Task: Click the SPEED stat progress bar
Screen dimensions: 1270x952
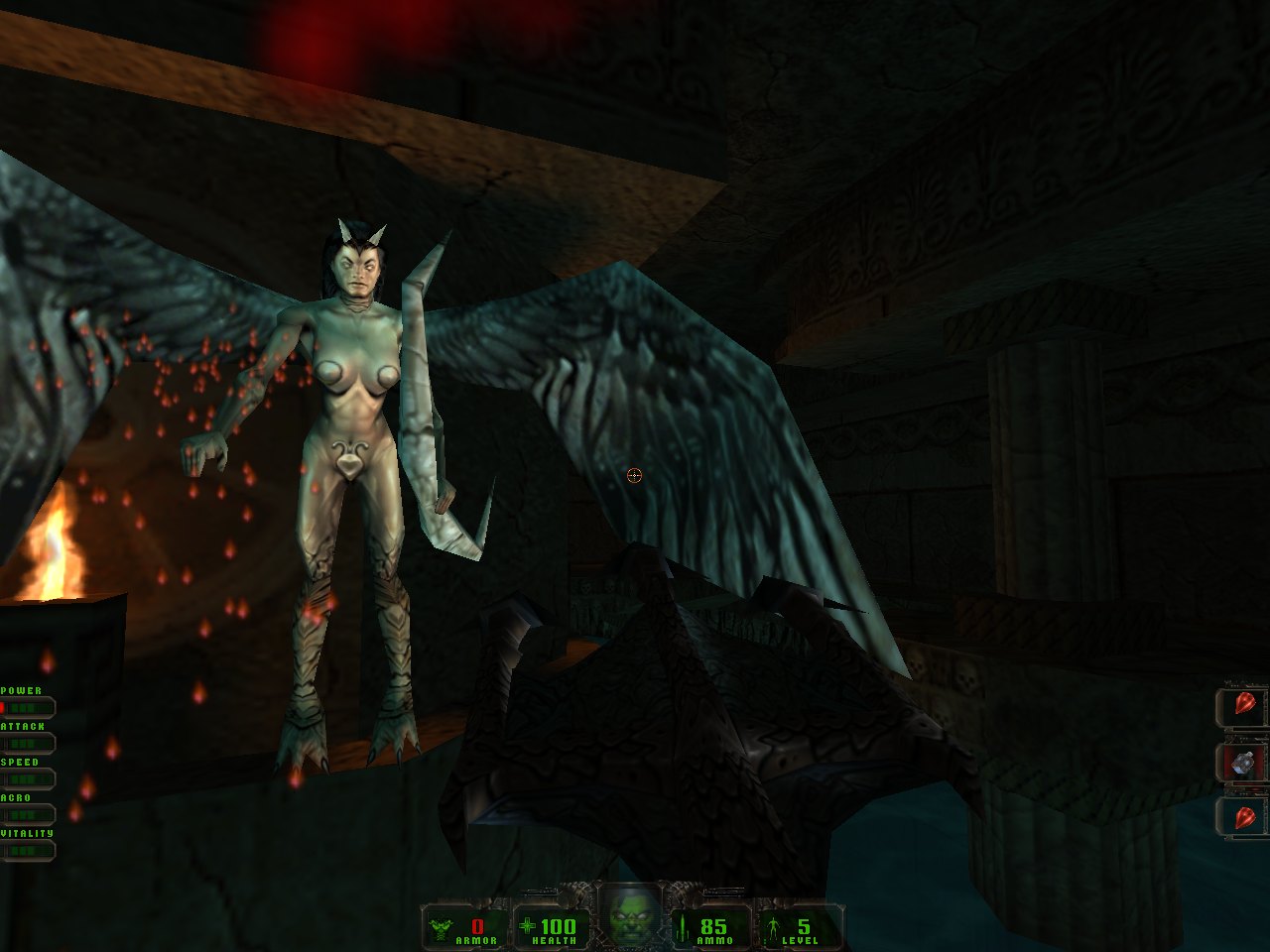Action: pos(30,777)
